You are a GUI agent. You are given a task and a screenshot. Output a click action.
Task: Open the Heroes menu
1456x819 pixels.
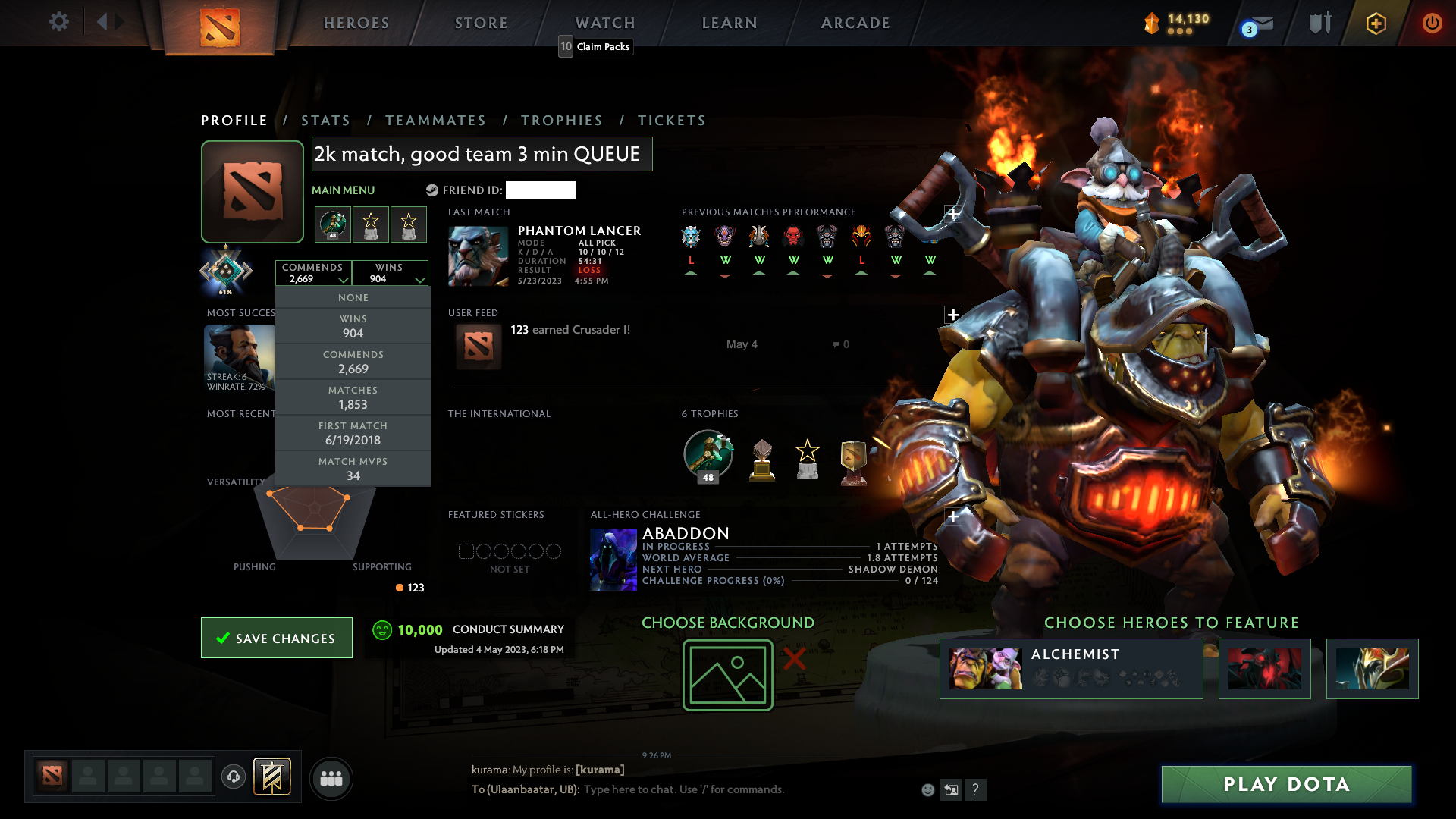point(356,23)
